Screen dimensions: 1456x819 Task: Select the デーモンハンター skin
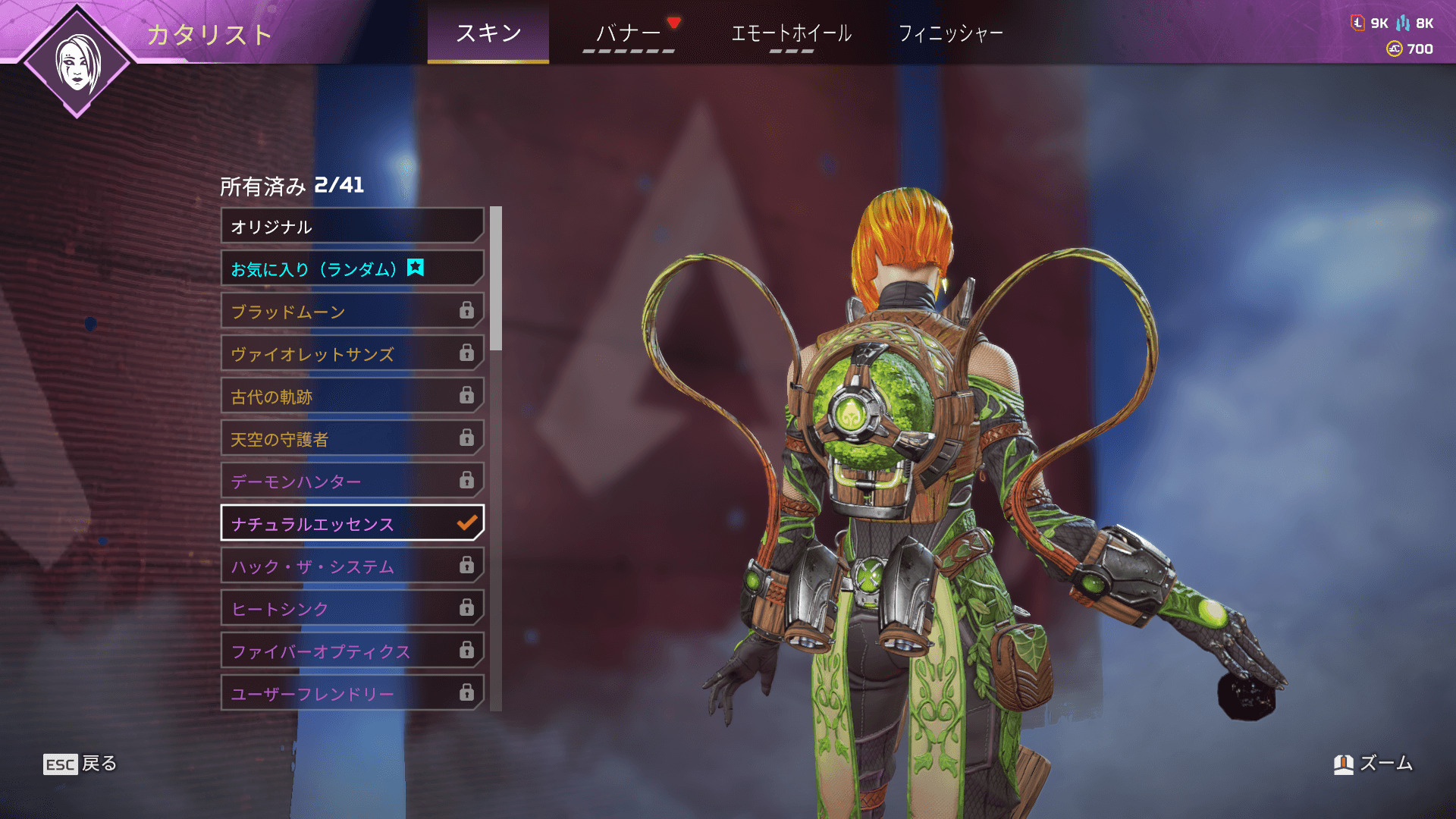click(352, 481)
